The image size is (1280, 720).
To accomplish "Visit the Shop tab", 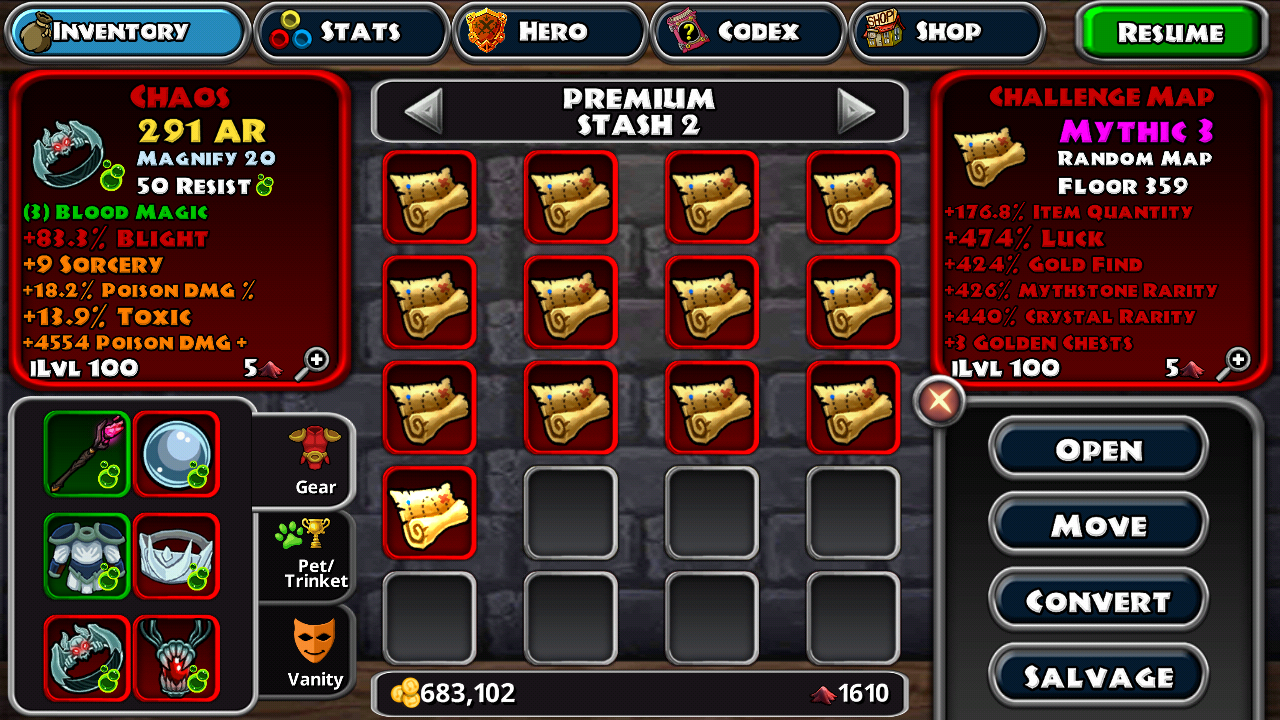I will (945, 32).
